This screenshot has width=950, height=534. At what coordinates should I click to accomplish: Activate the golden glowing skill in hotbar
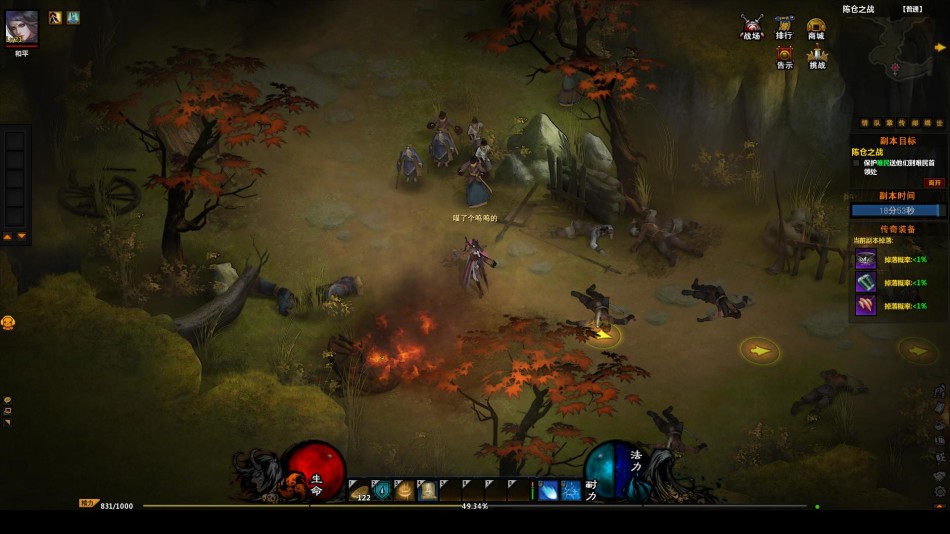click(x=405, y=490)
